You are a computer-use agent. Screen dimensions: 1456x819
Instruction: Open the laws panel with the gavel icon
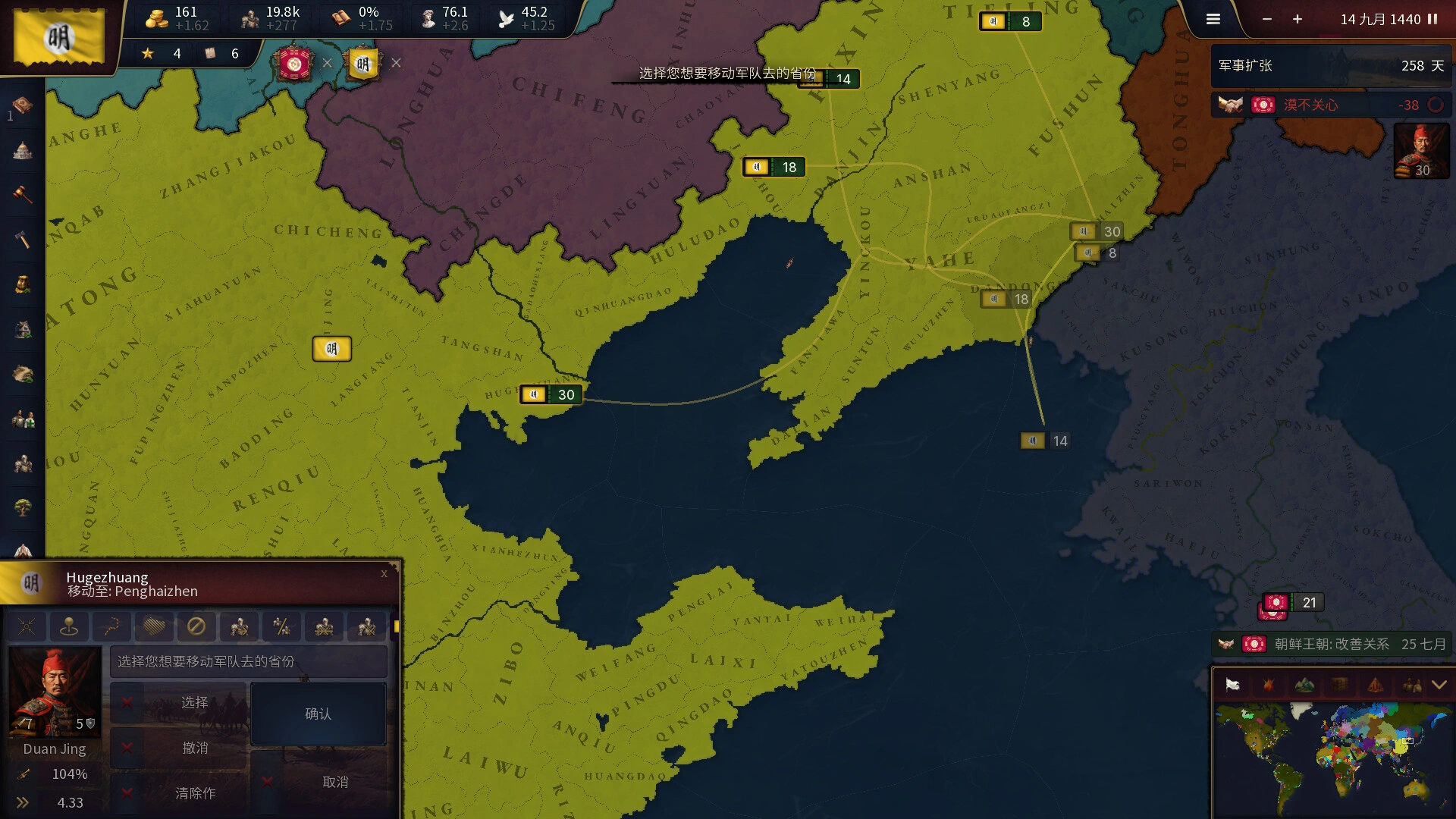21,194
